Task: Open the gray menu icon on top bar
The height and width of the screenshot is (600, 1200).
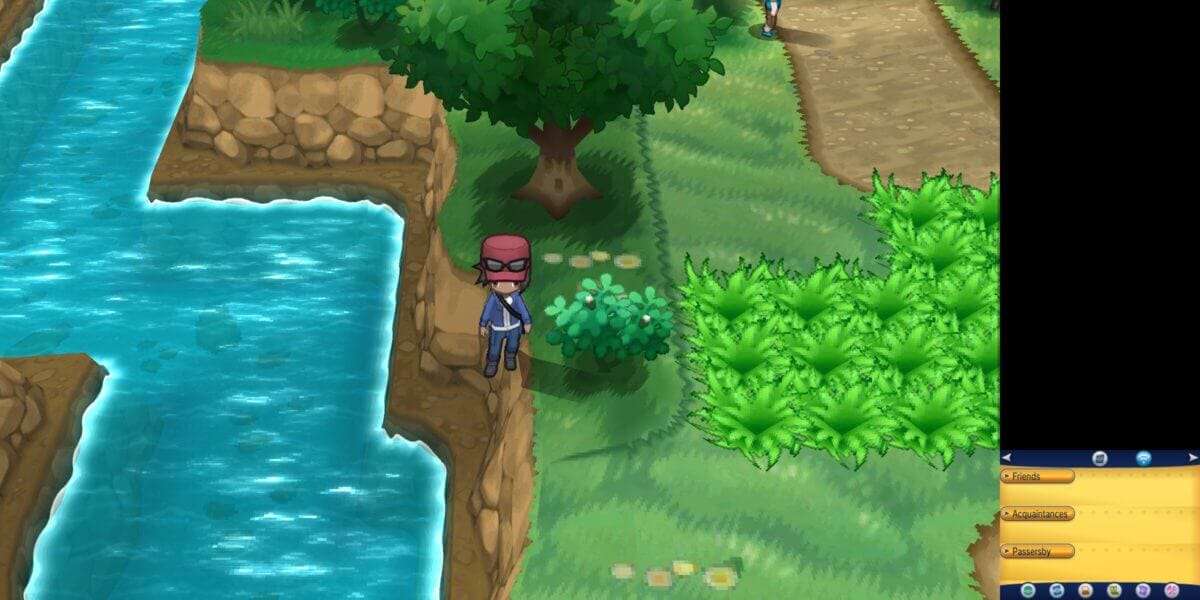Action: 1099,458
